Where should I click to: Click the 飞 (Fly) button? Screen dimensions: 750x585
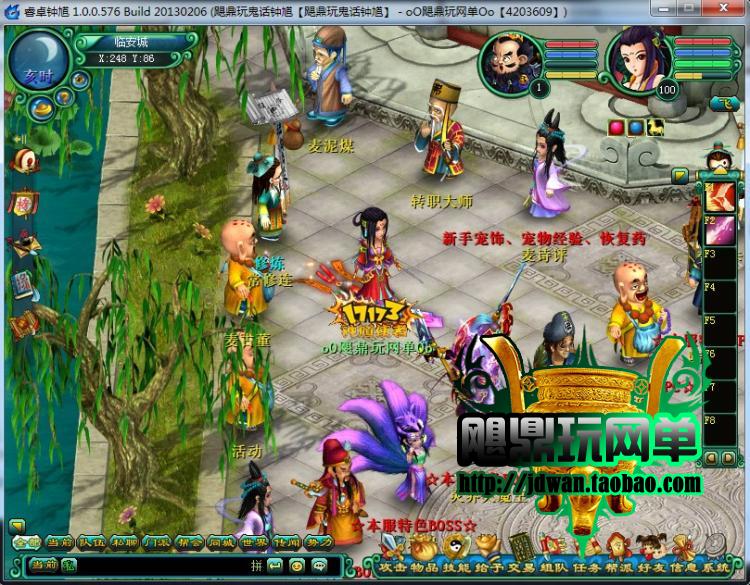coord(723,103)
